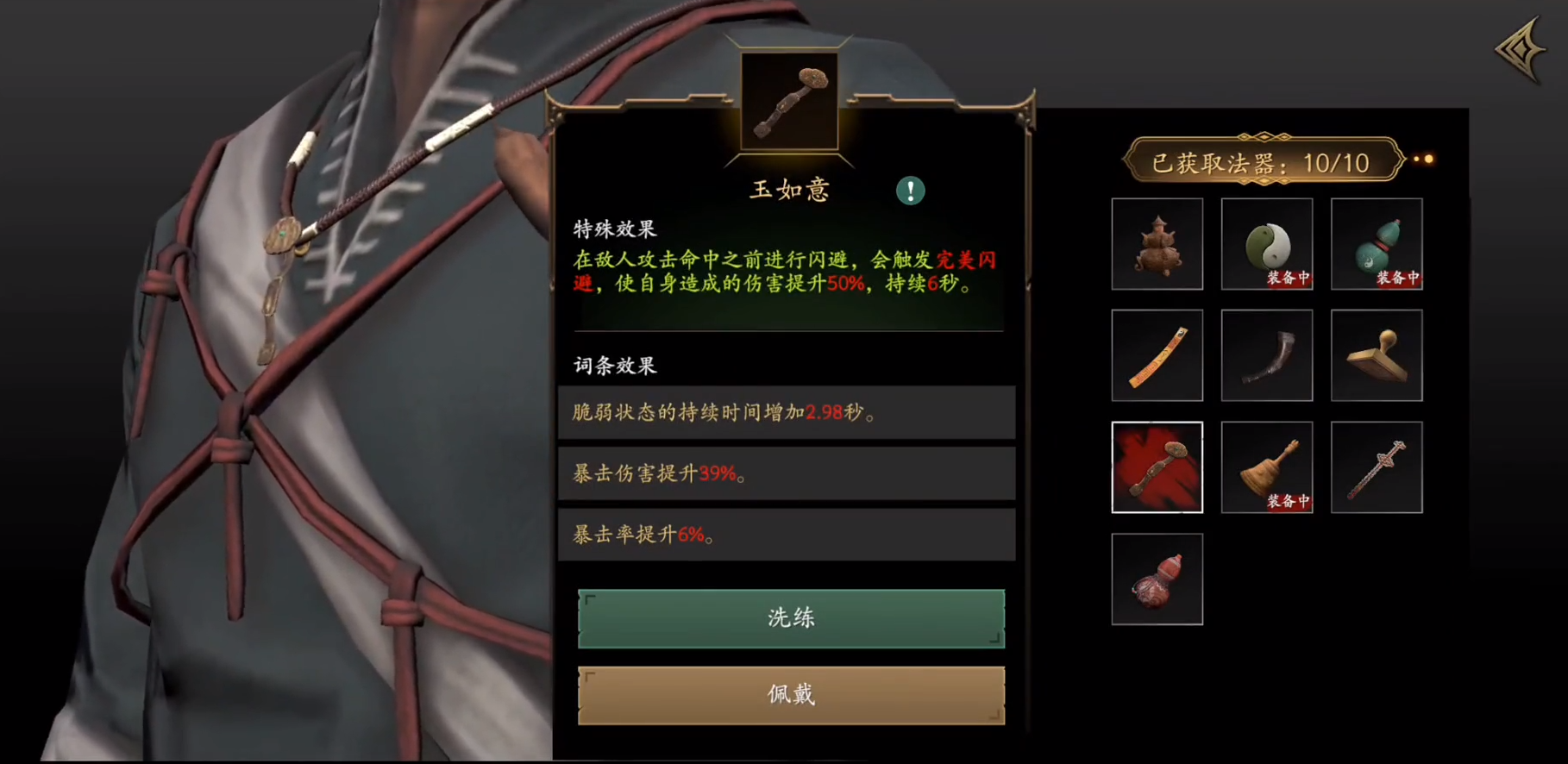This screenshot has width=1568, height=764.
Task: Select the drinking horn artifact
Action: 1266,355
